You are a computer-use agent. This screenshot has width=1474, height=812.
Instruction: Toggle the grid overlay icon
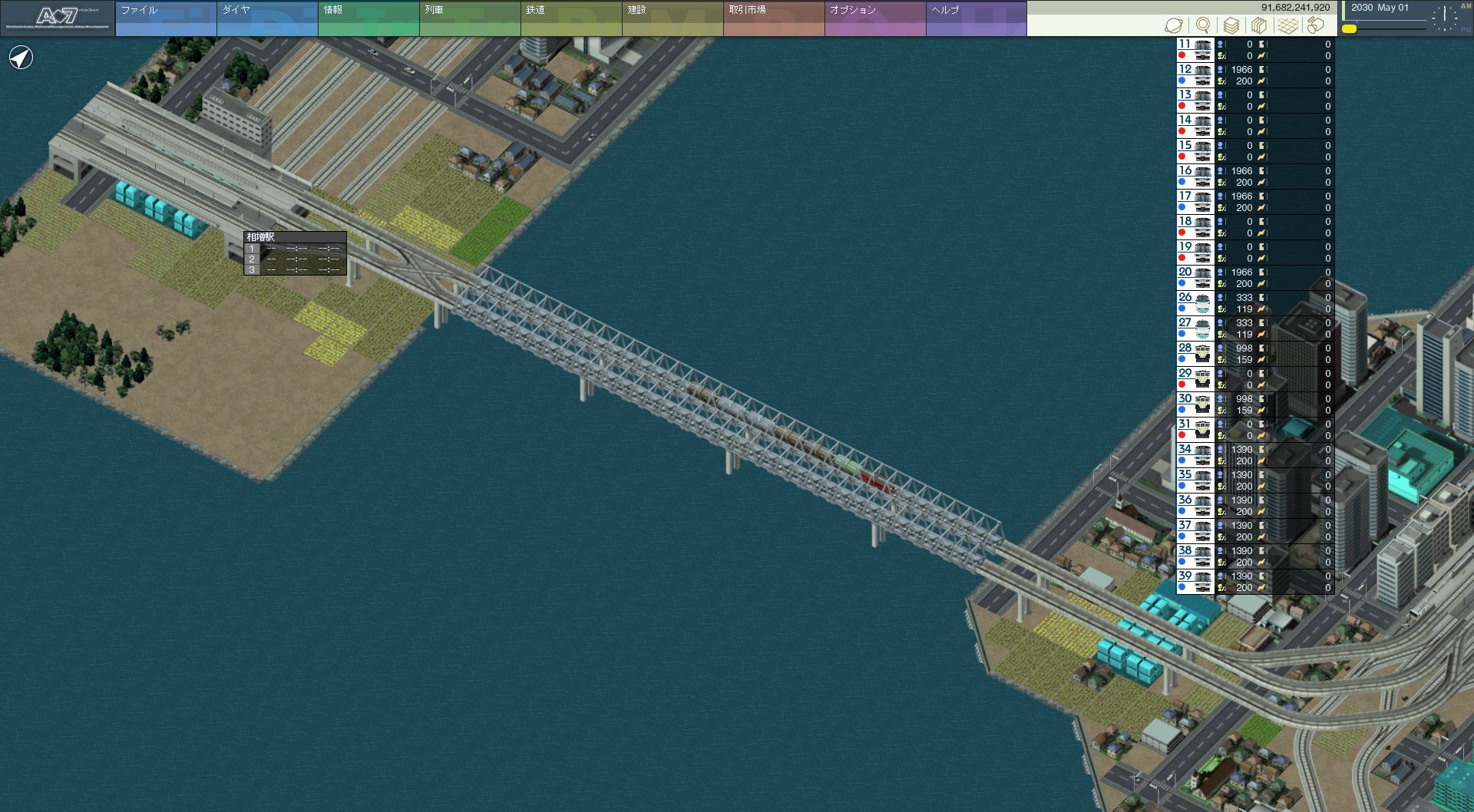click(x=1287, y=25)
